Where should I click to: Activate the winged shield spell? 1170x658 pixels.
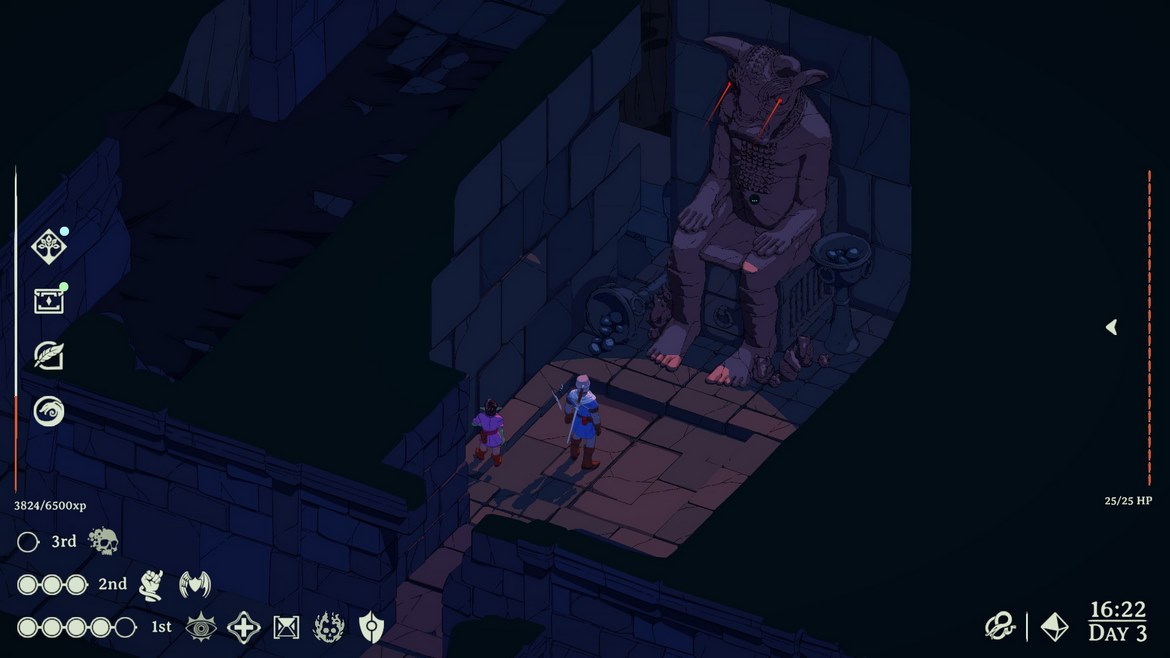tap(194, 584)
